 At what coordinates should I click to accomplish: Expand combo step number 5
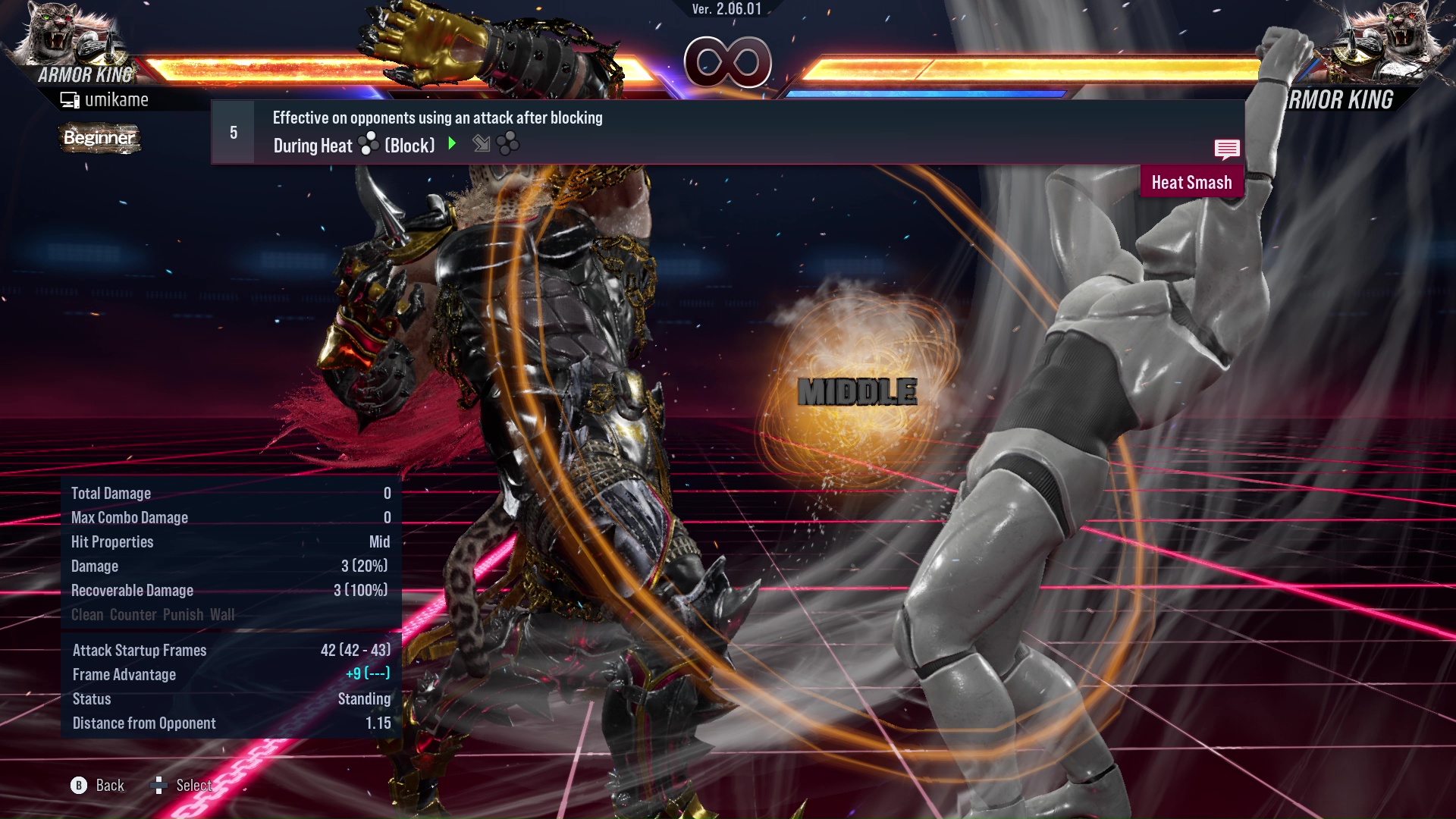point(232,131)
